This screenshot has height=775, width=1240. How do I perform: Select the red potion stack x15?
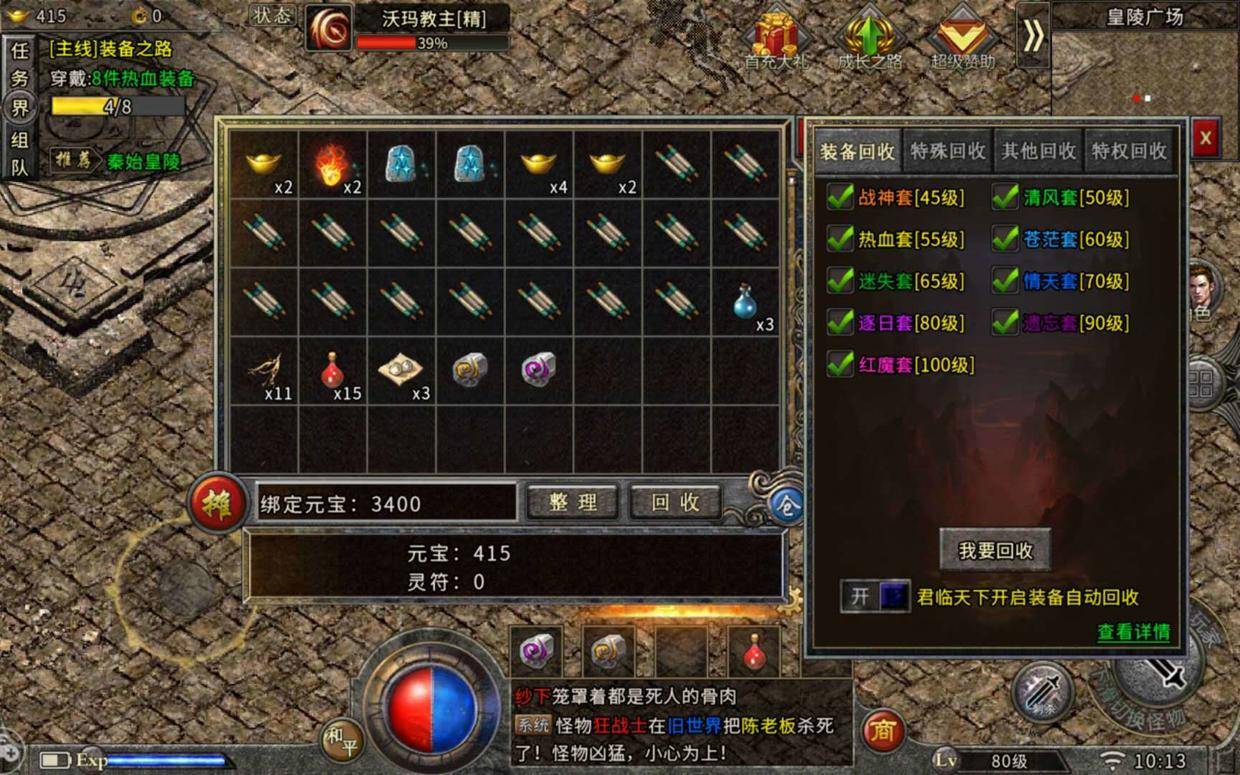point(334,371)
